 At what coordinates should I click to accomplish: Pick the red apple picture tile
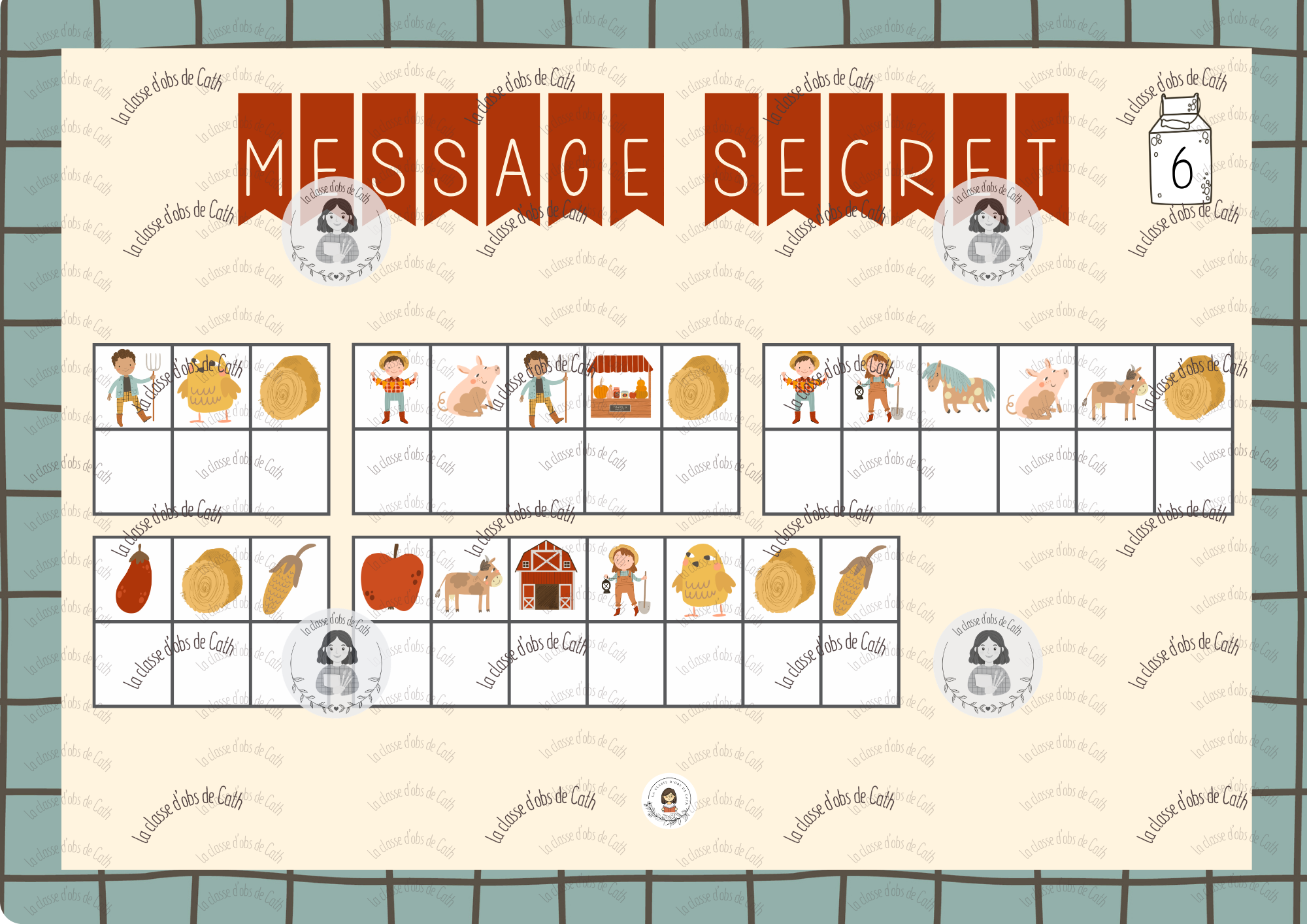(392, 579)
